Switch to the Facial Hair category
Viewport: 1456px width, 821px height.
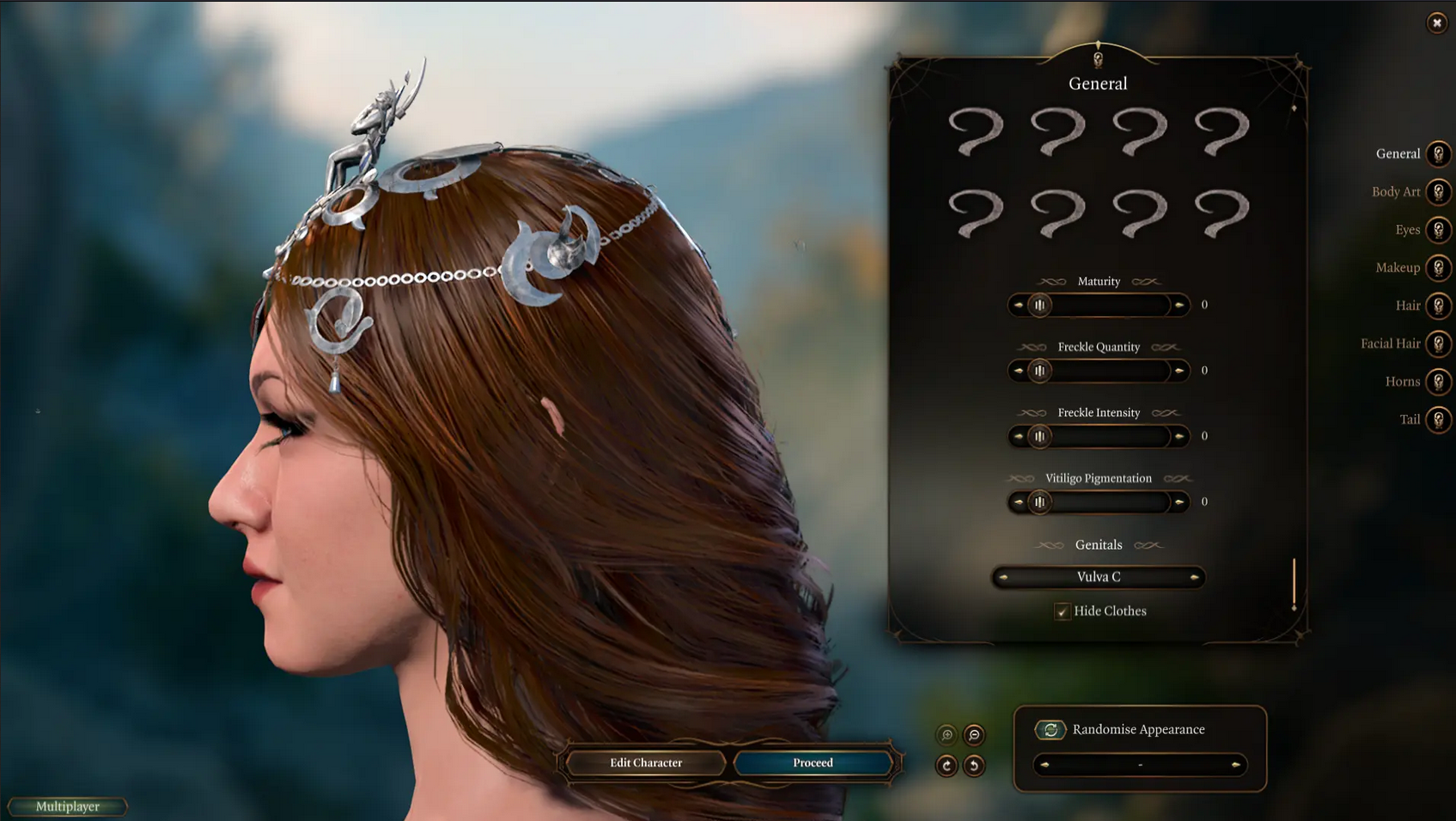(1439, 344)
